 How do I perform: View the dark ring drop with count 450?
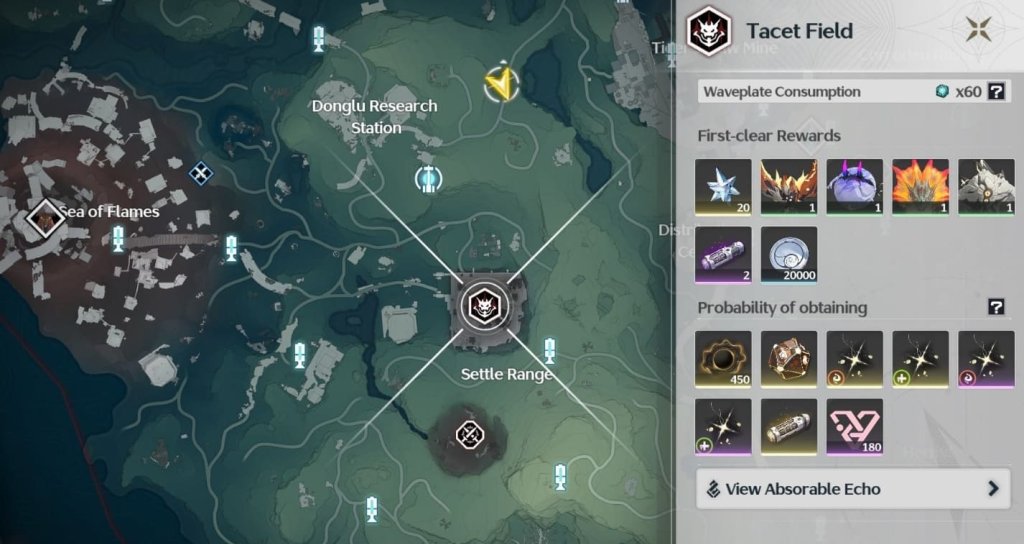tap(724, 359)
